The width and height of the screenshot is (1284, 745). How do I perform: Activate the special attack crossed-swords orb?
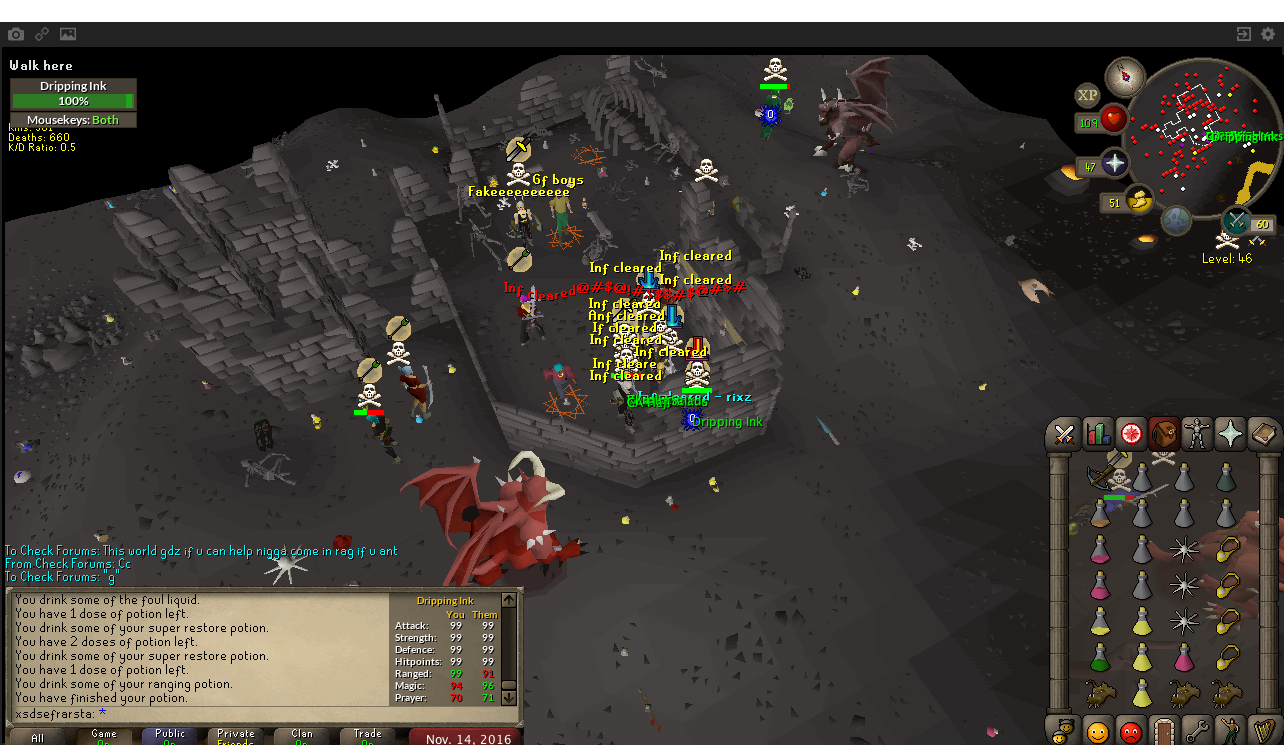point(1238,221)
